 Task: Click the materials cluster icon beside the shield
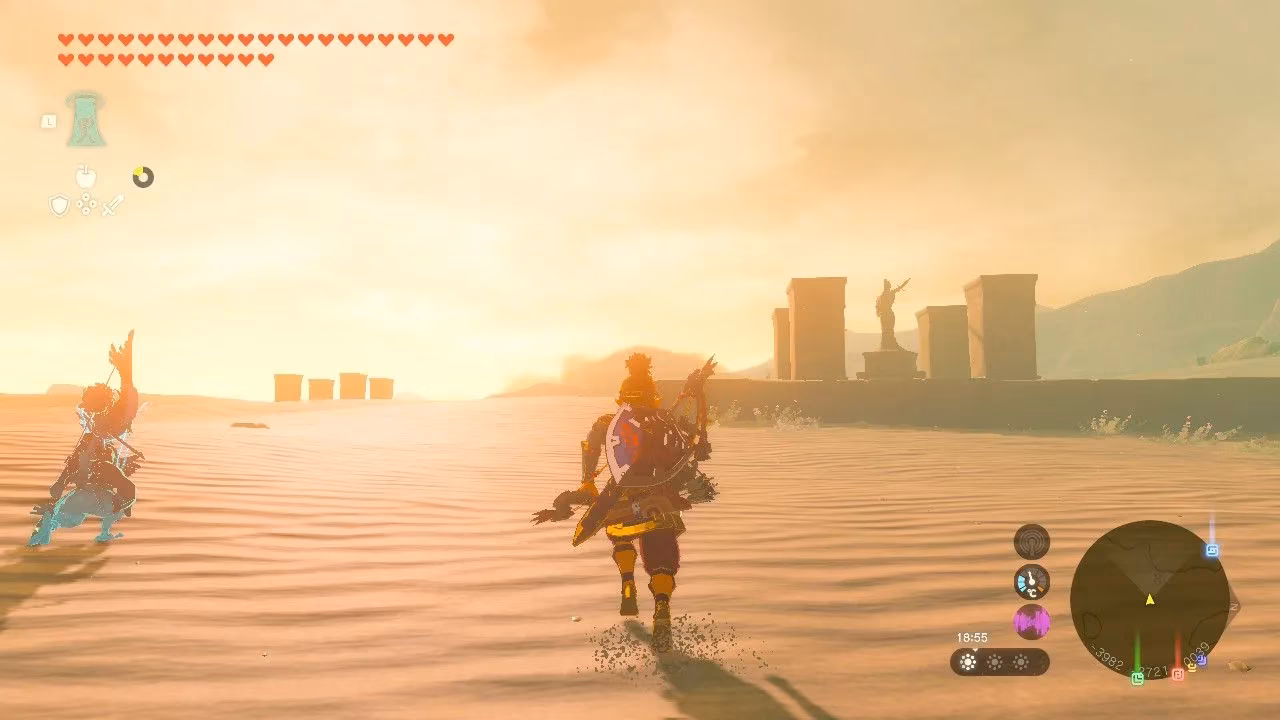[x=86, y=204]
